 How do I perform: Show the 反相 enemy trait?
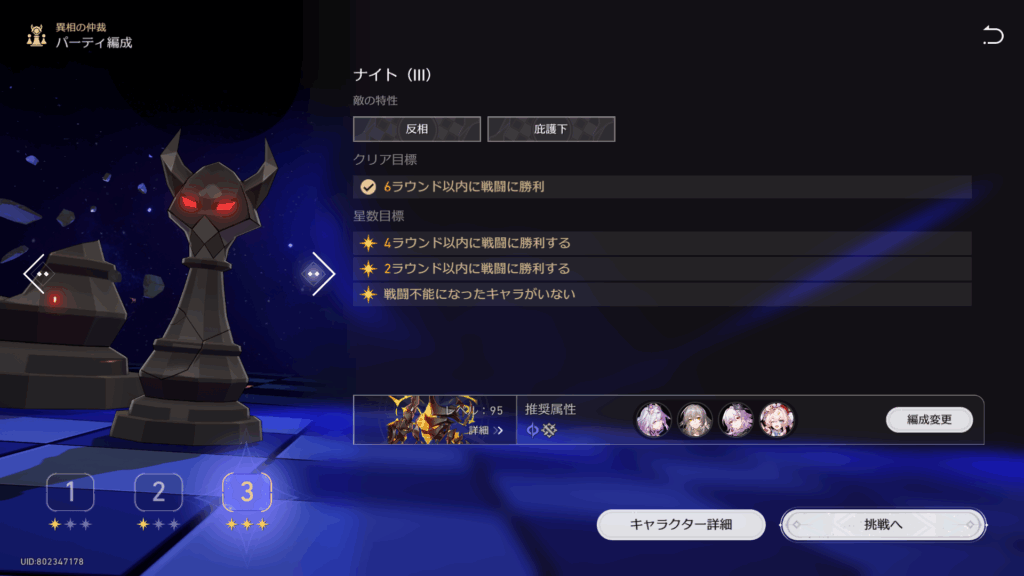(416, 129)
